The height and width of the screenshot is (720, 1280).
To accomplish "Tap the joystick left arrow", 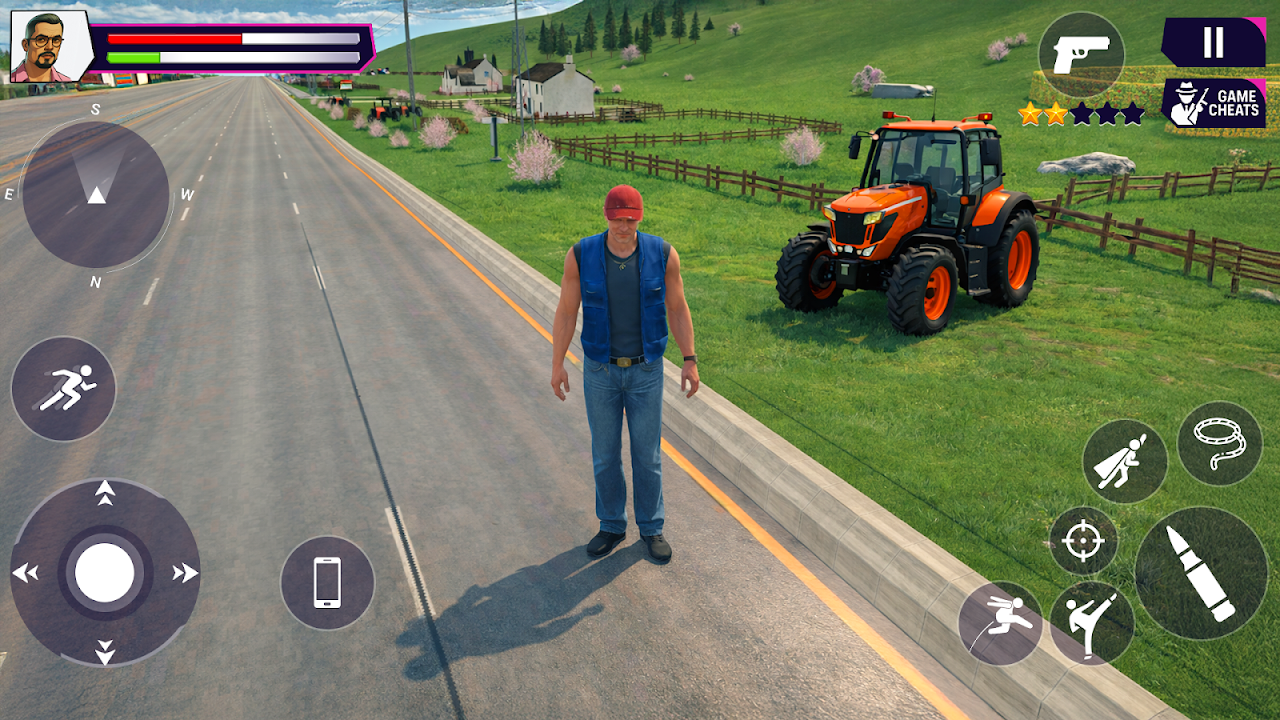I will (x=25, y=573).
